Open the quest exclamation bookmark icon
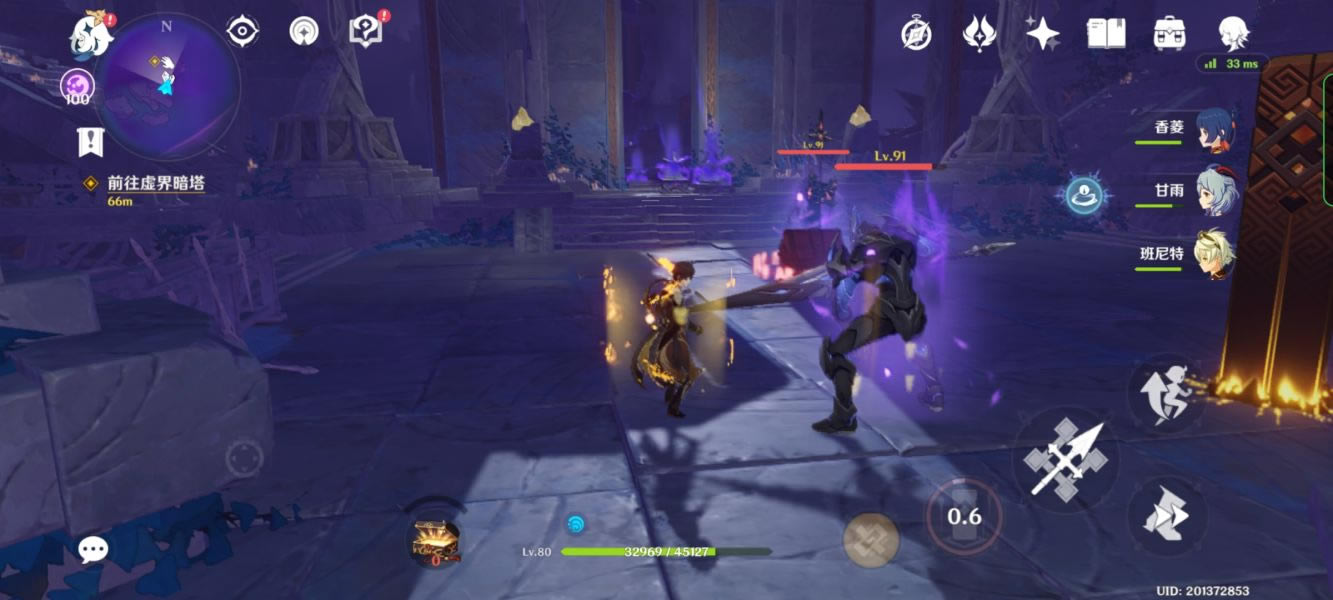 pos(91,142)
